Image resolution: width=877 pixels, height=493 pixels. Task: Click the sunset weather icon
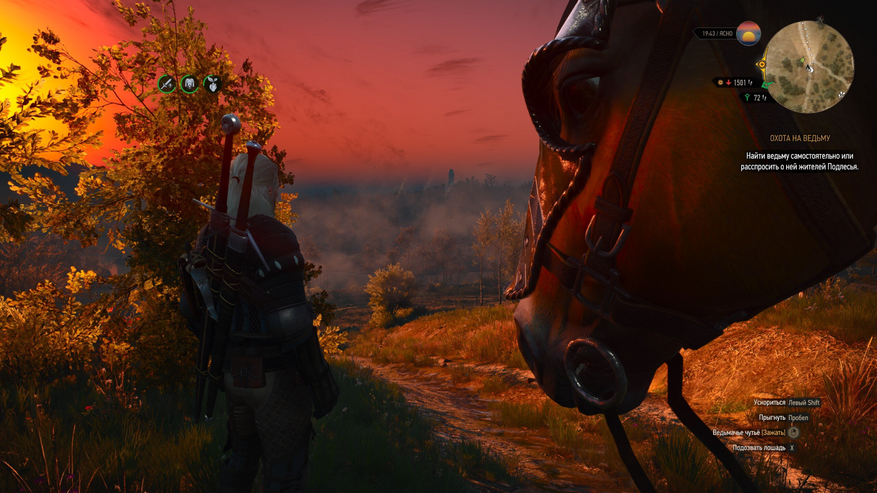[x=748, y=33]
